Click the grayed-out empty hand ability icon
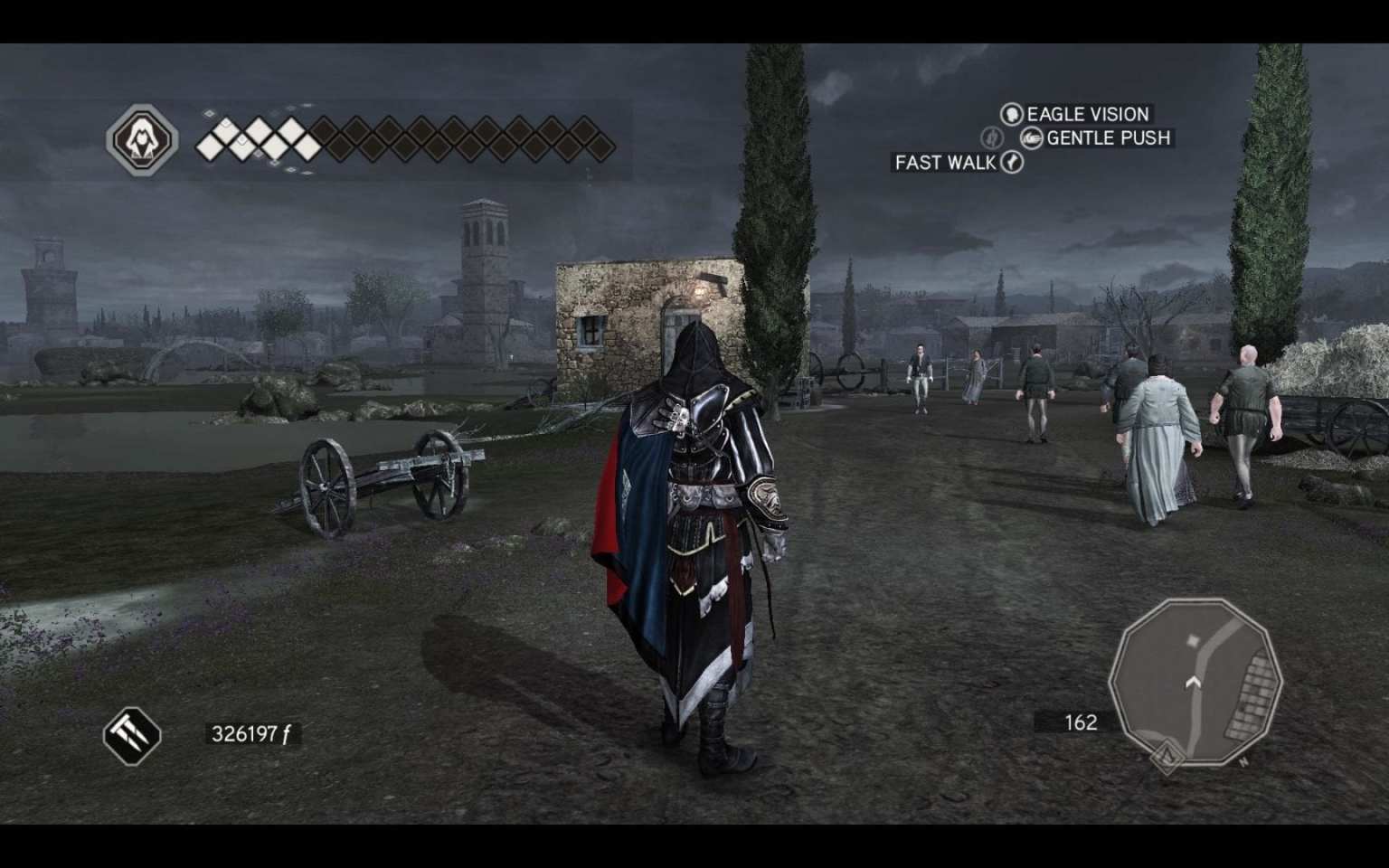1389x868 pixels. 993,137
